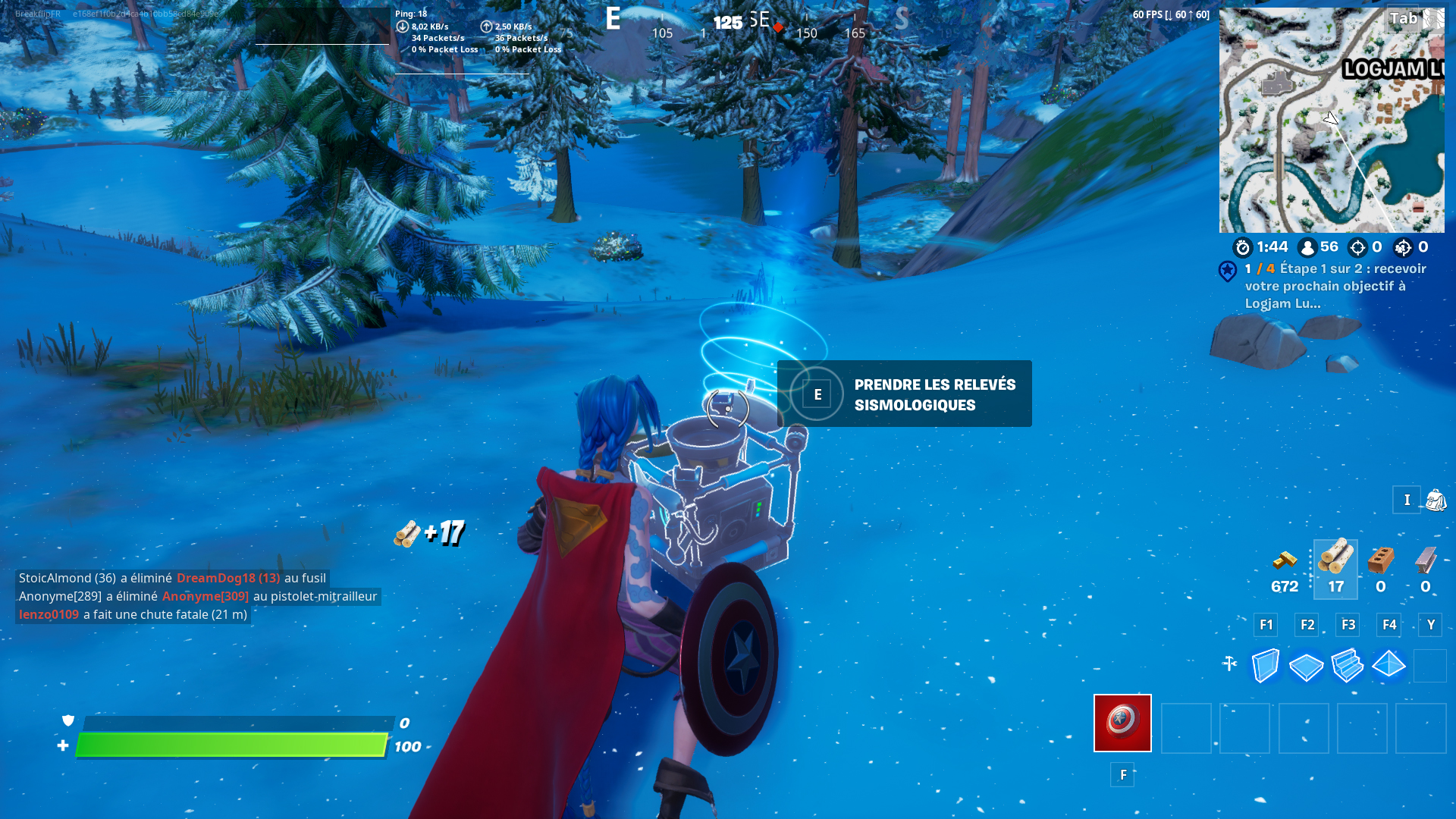Select the pyramid roof building piece

pyautogui.click(x=1389, y=667)
